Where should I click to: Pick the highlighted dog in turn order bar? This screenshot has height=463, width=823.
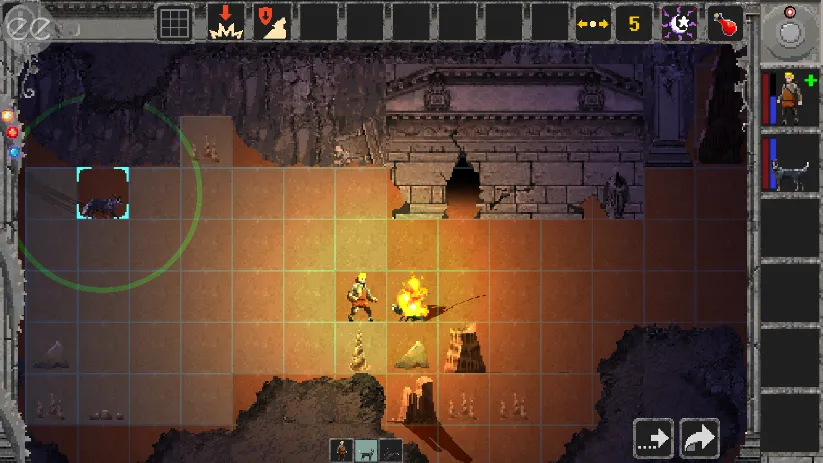[x=366, y=450]
